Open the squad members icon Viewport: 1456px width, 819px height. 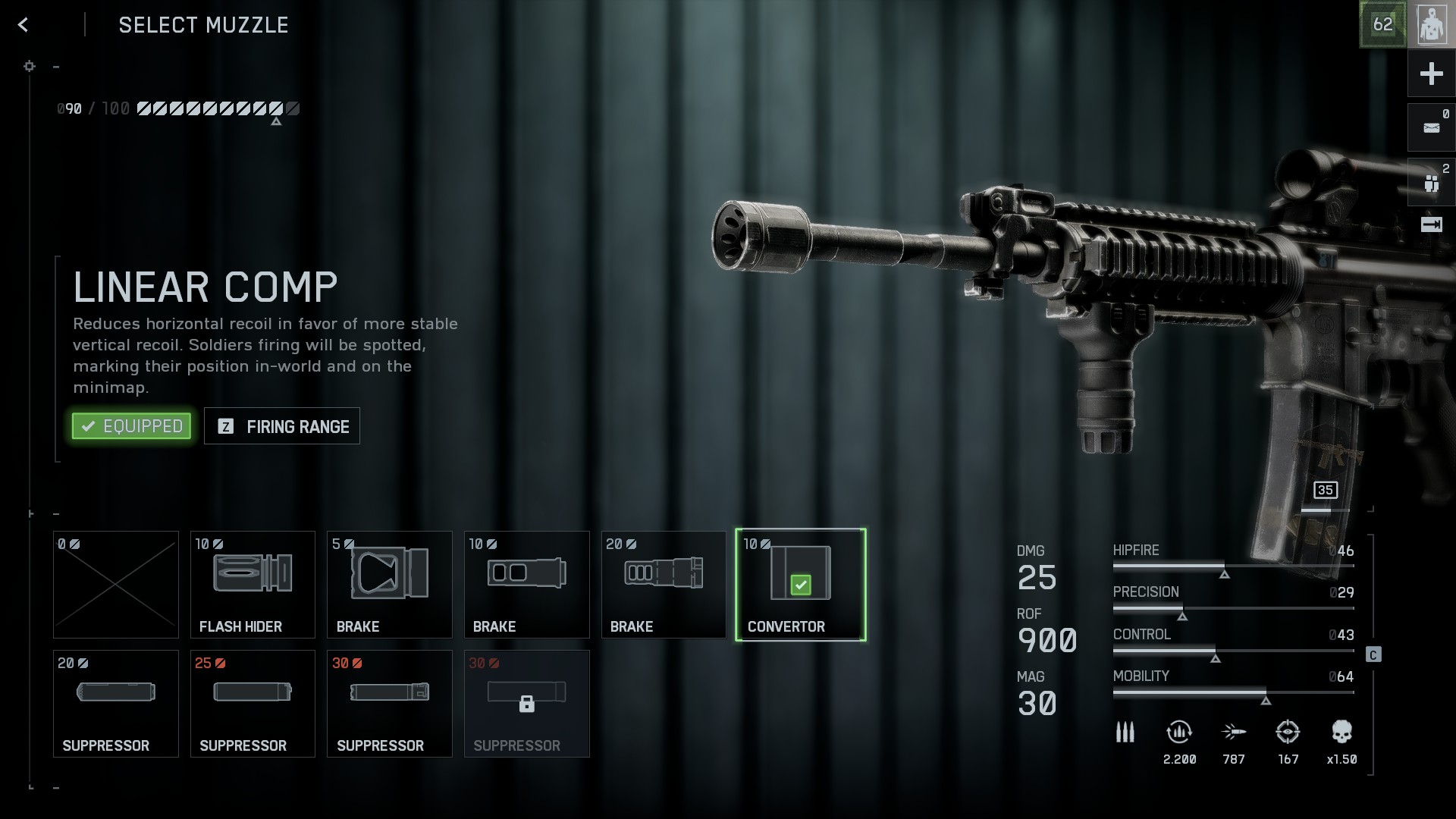point(1431,183)
